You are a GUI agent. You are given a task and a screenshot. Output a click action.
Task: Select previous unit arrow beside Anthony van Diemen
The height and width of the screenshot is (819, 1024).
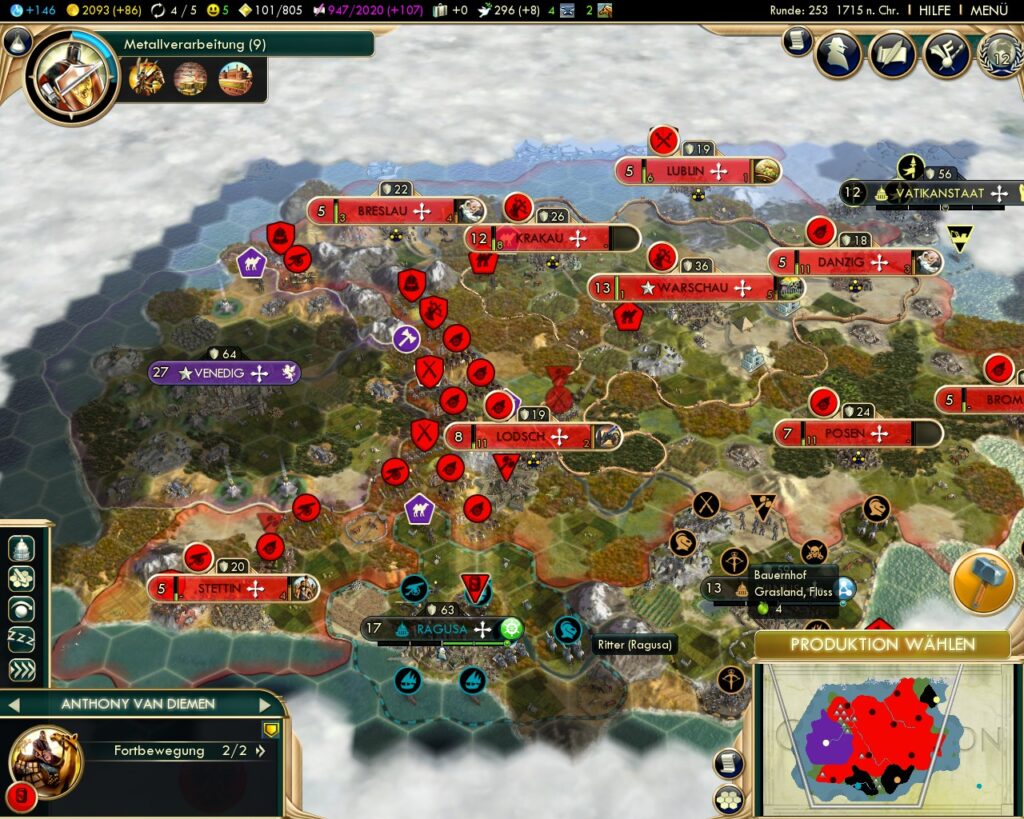(x=12, y=703)
